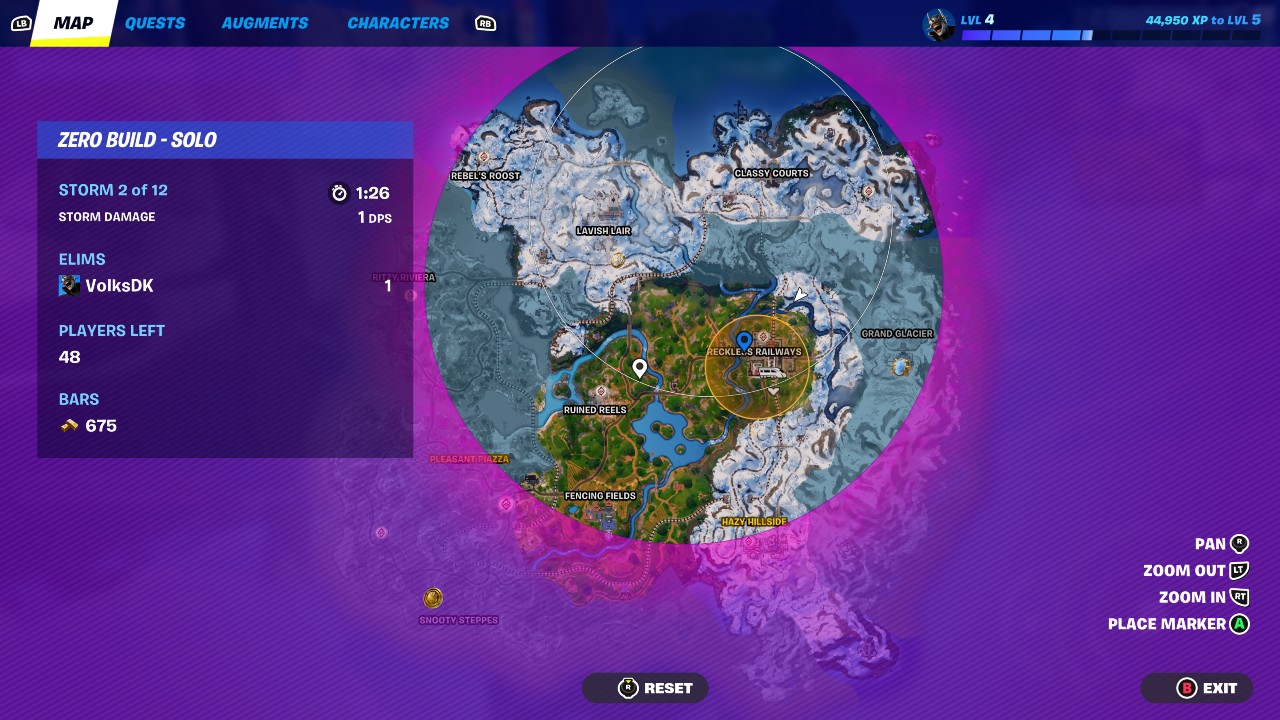1280x720 pixels.
Task: Switch to the QUESTS tab
Action: click(x=155, y=22)
